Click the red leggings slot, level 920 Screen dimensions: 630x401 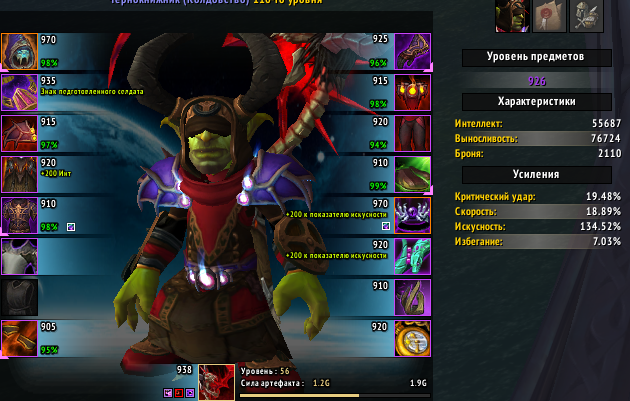411,132
